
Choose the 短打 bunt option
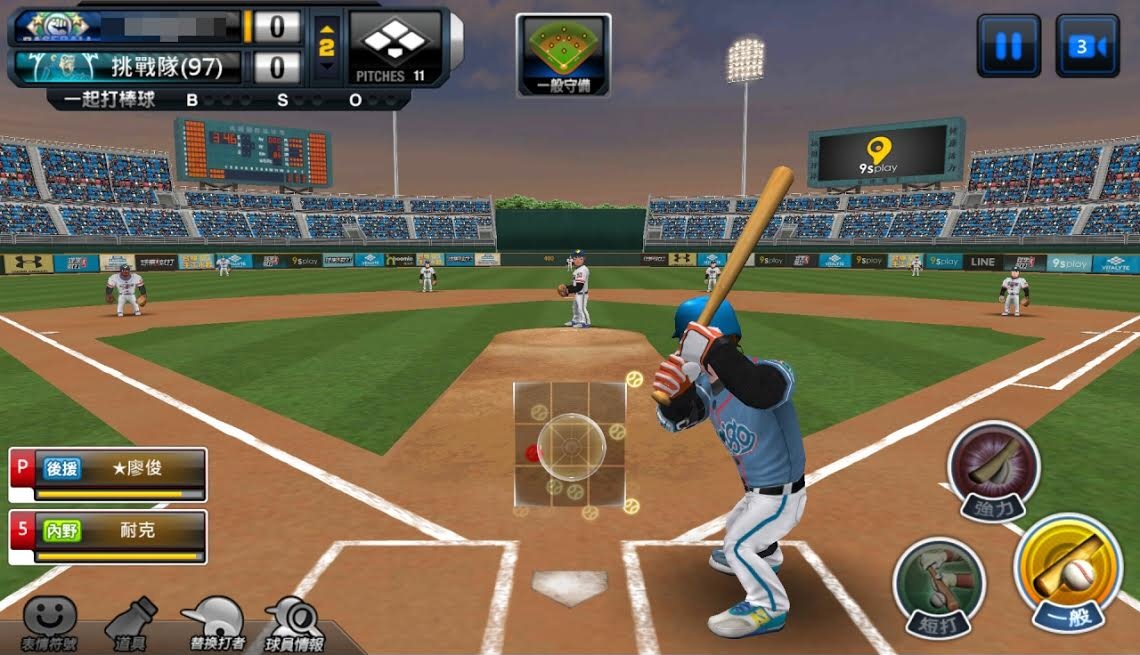(x=938, y=587)
